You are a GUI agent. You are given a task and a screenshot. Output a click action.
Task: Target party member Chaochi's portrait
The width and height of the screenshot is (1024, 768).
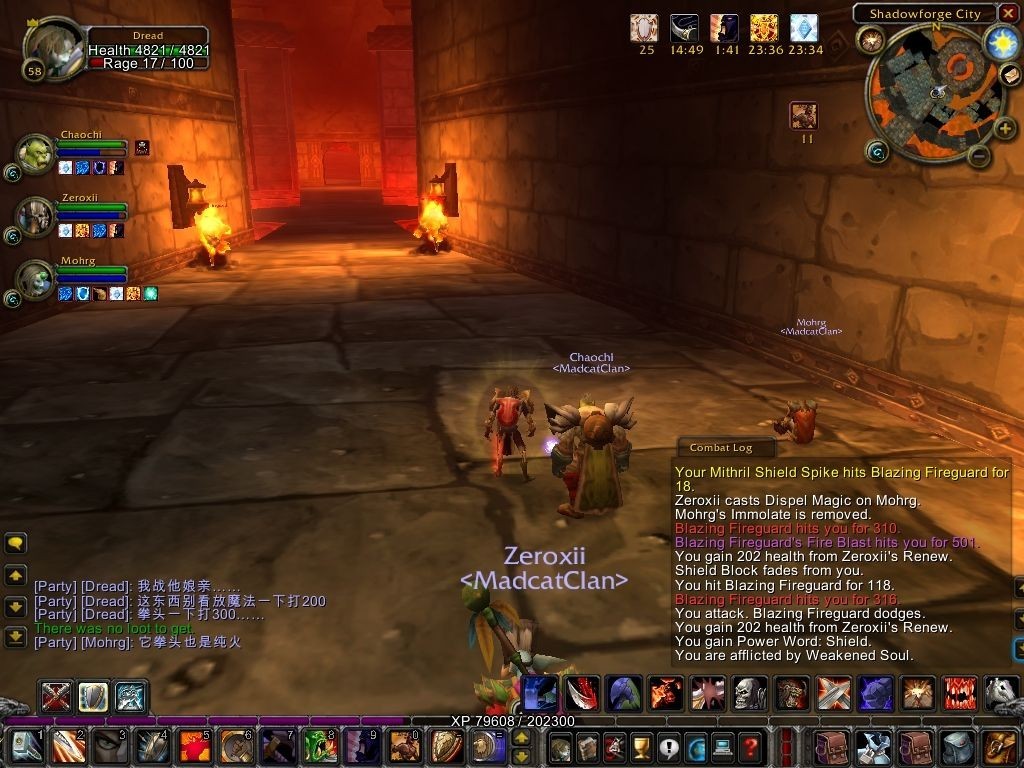pos(36,153)
